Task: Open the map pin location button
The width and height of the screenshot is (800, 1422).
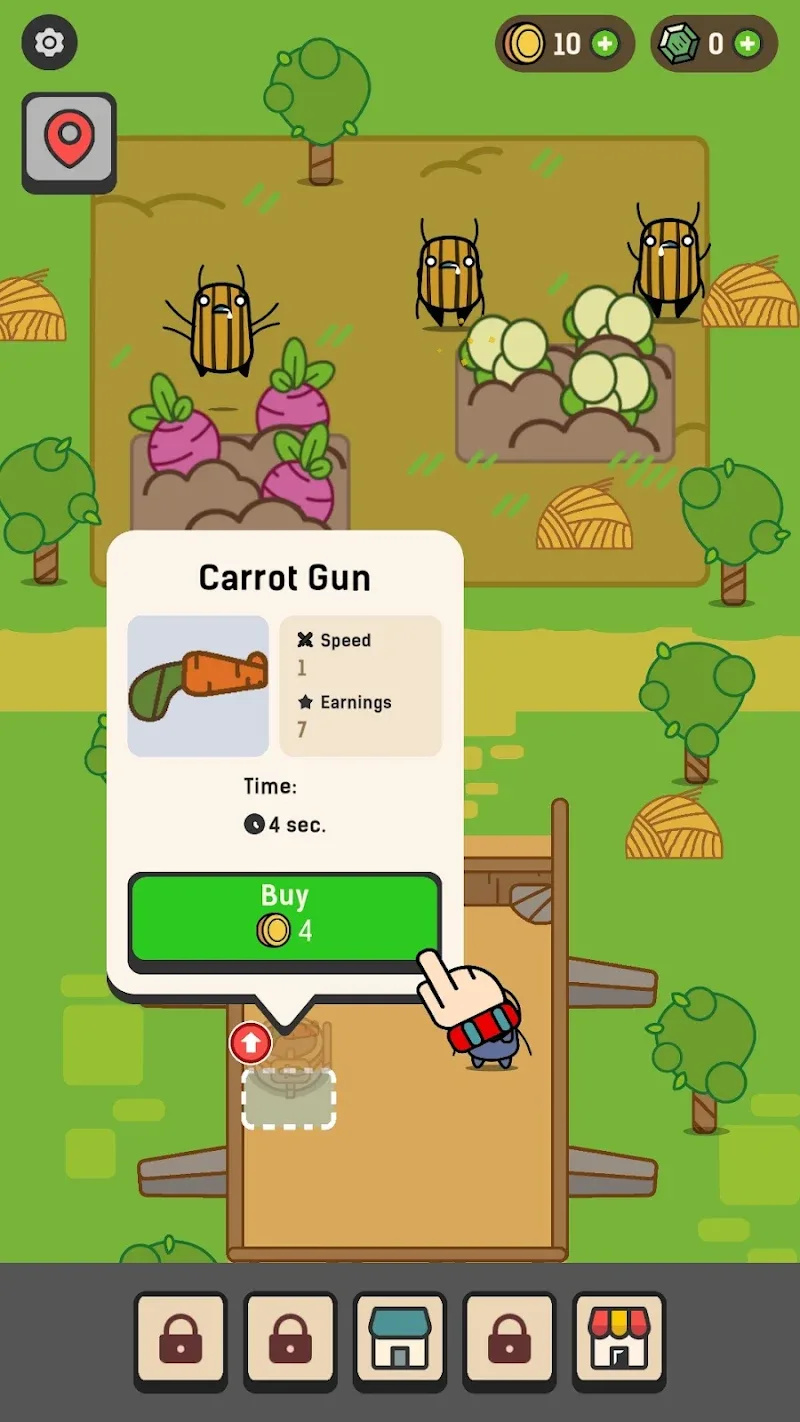Action: click(x=69, y=142)
